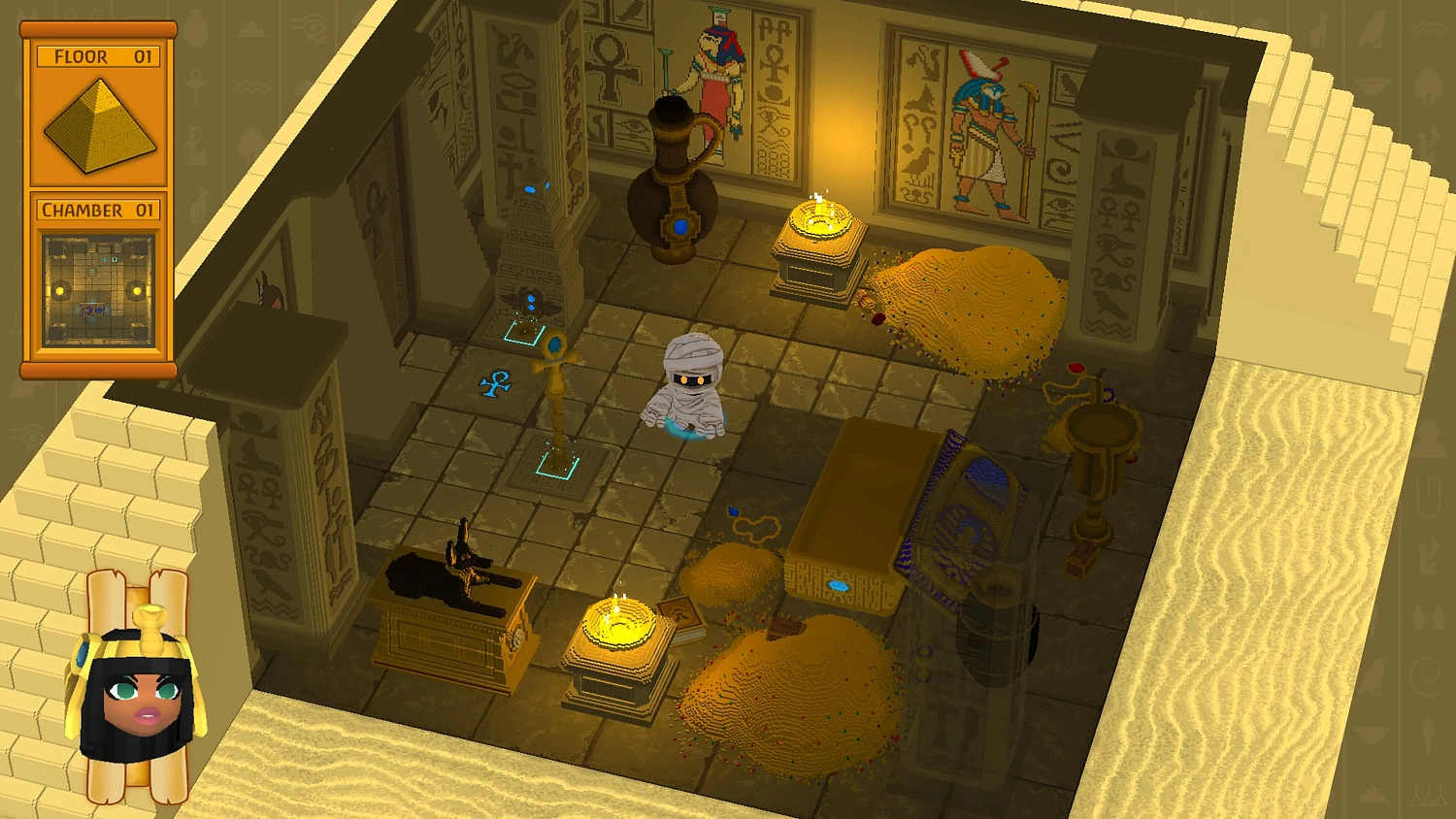Select the mummy character
Screen dimensions: 1456x819
click(x=691, y=388)
